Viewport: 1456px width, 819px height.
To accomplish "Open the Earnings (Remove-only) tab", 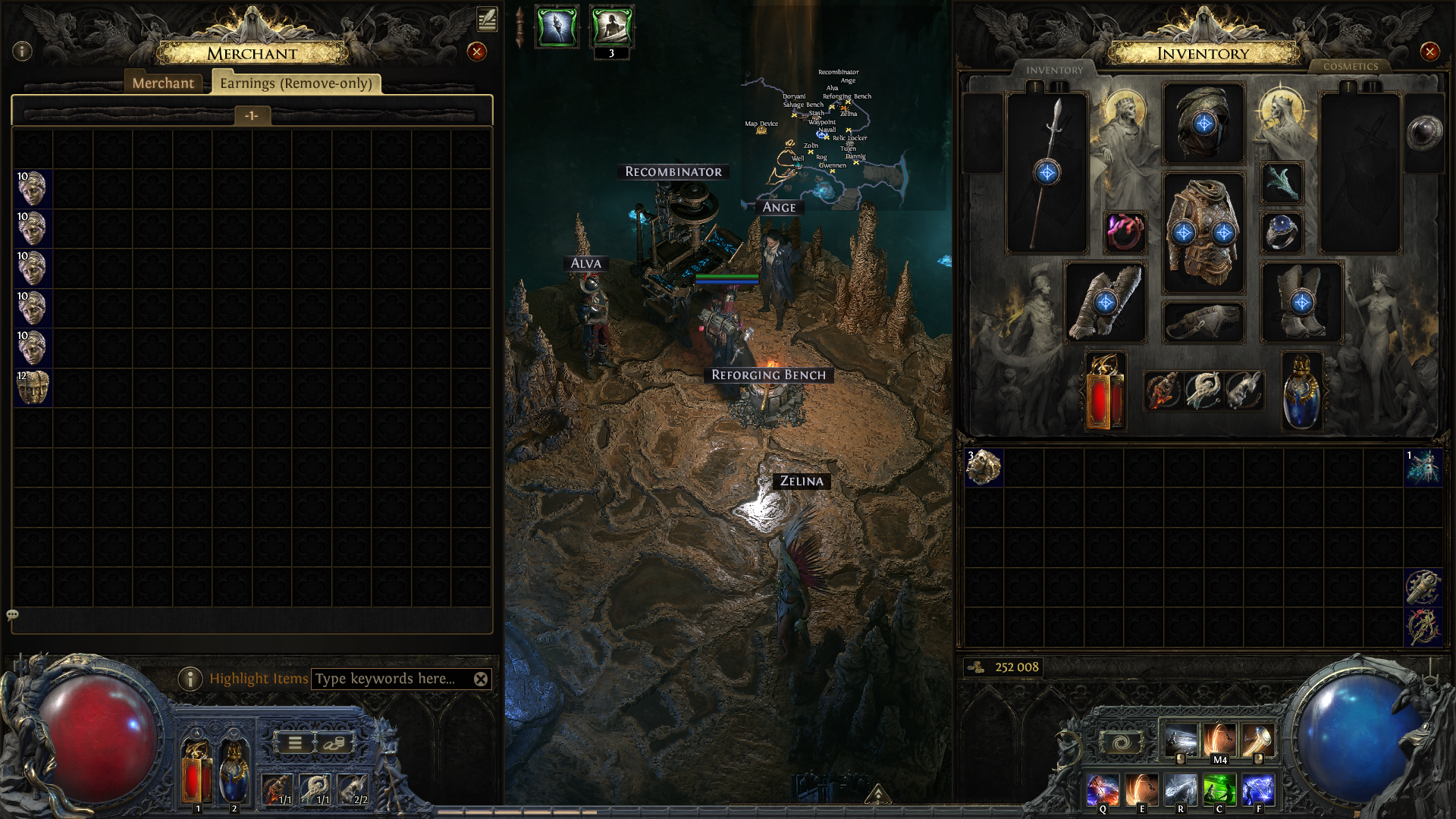I will tap(296, 83).
